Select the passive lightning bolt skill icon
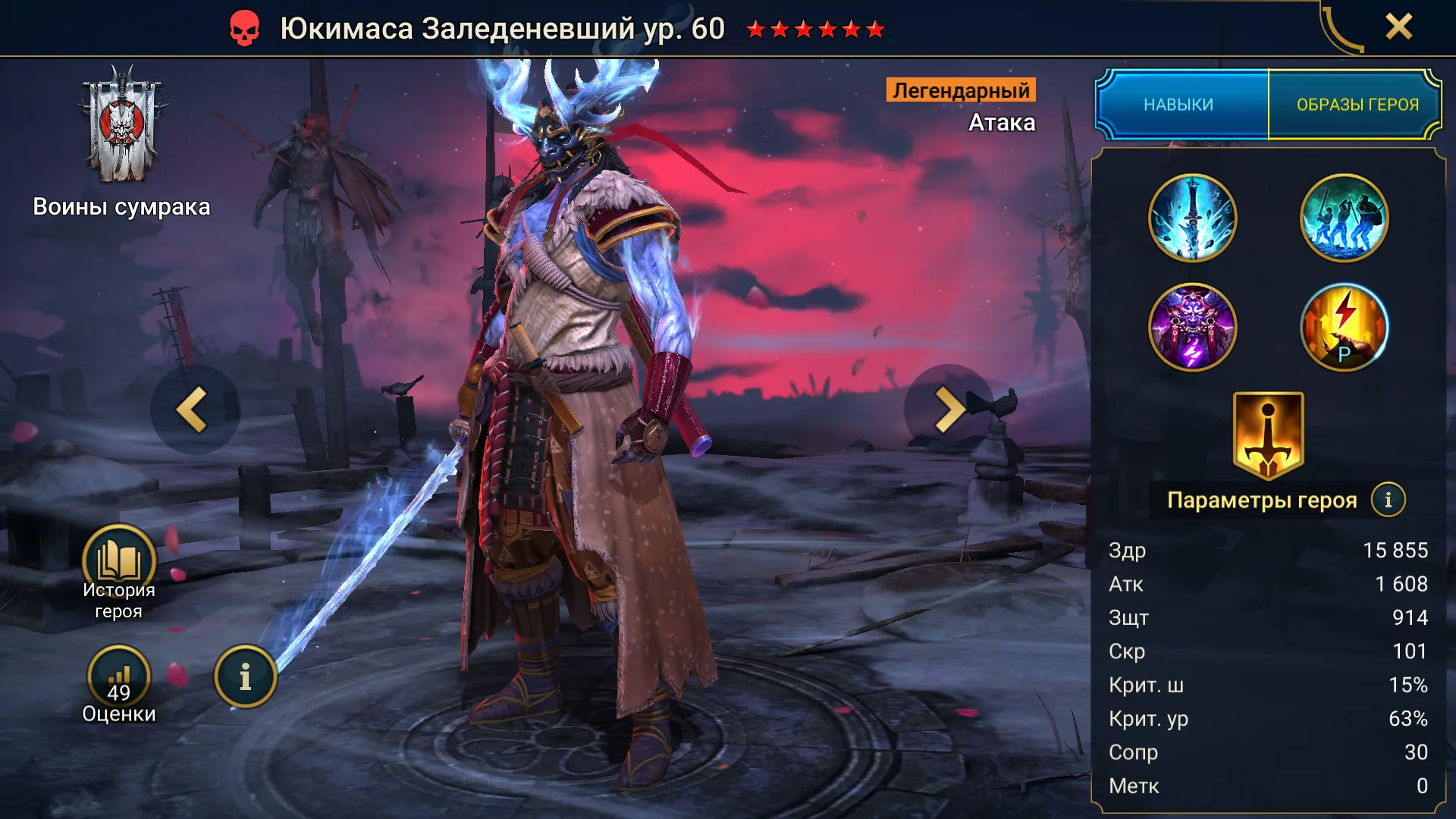 click(1344, 328)
